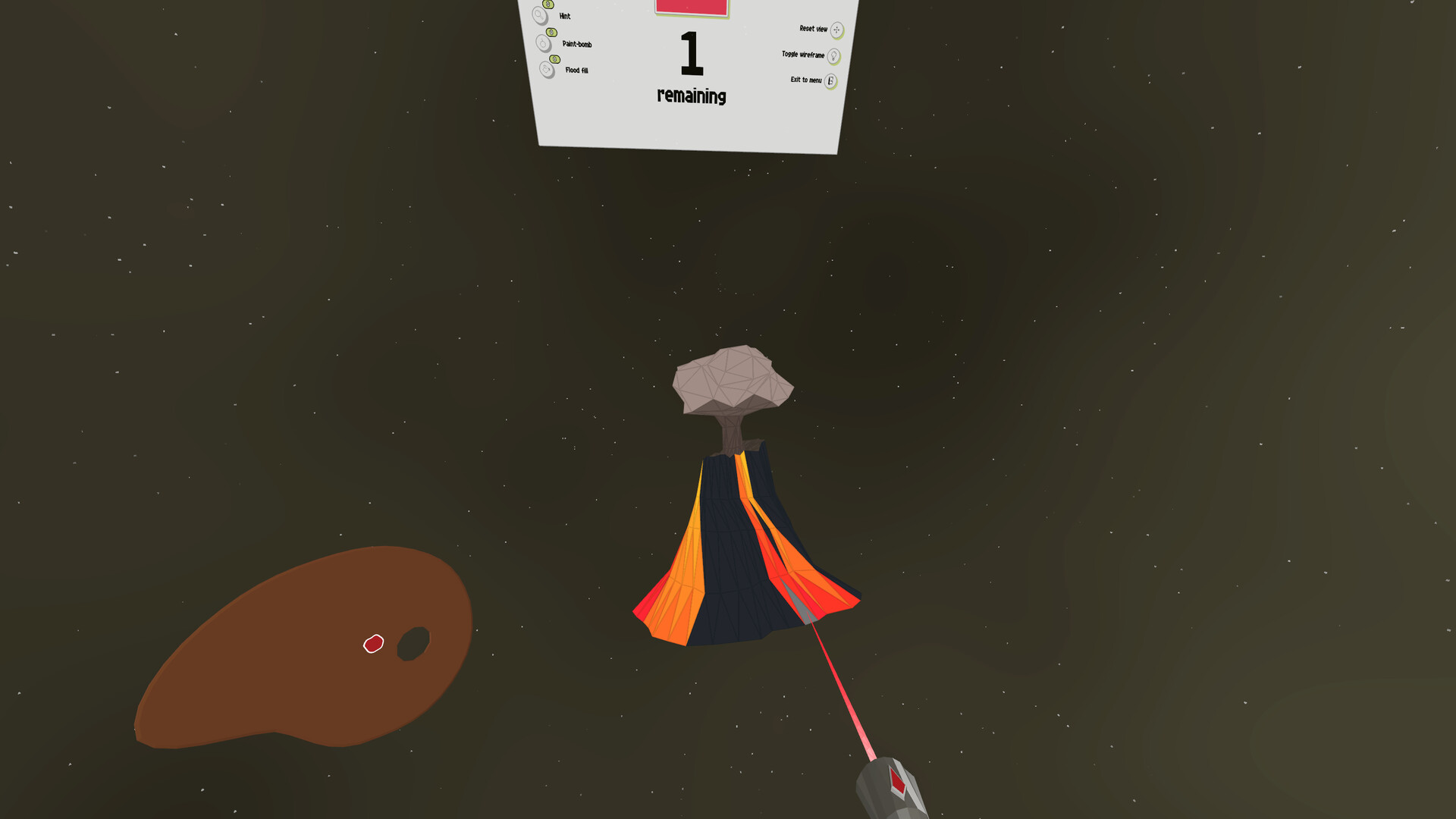Viewport: 1456px width, 819px height.
Task: Toggle wireframe rendering mode
Action: pos(833,56)
